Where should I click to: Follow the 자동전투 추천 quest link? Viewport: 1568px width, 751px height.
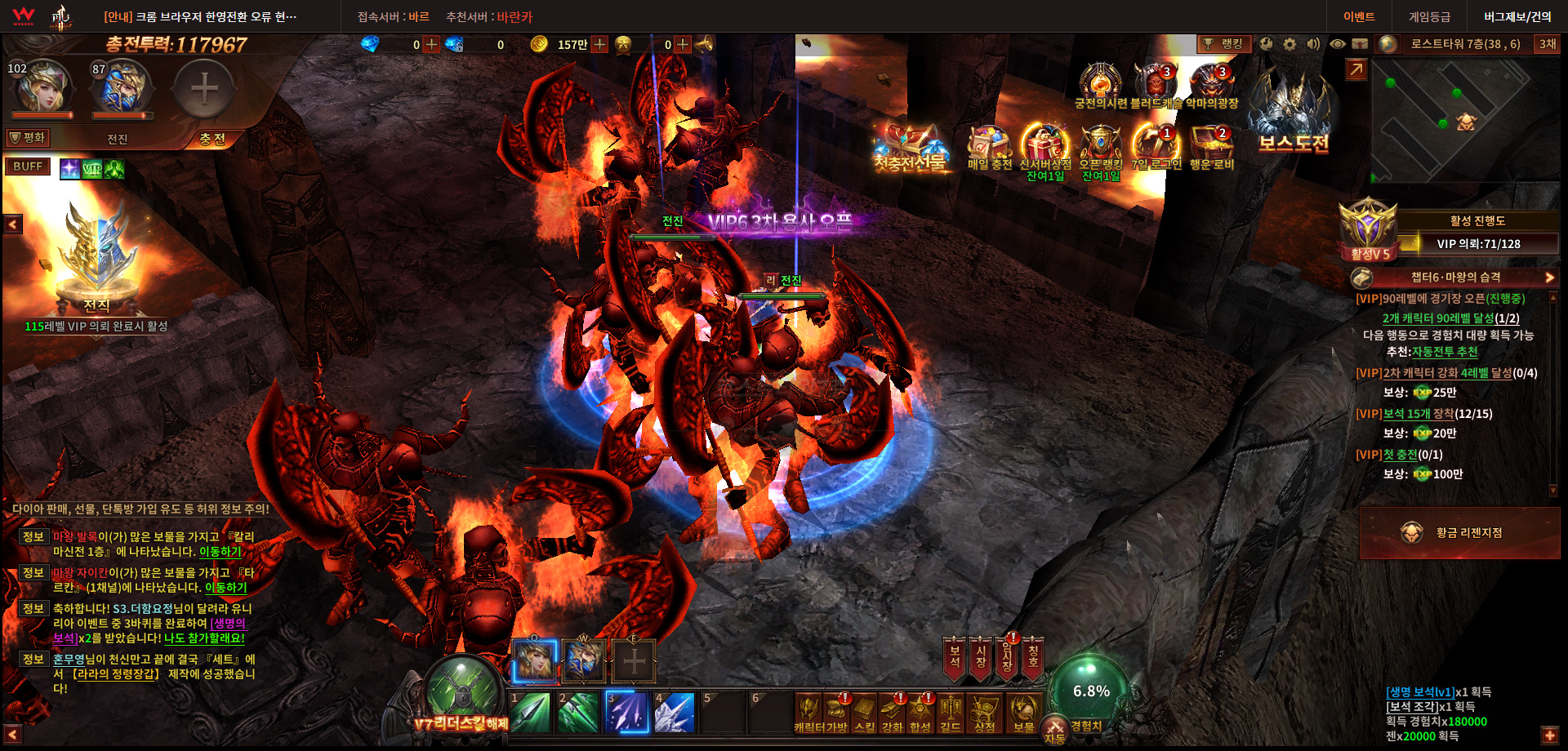pos(1445,352)
